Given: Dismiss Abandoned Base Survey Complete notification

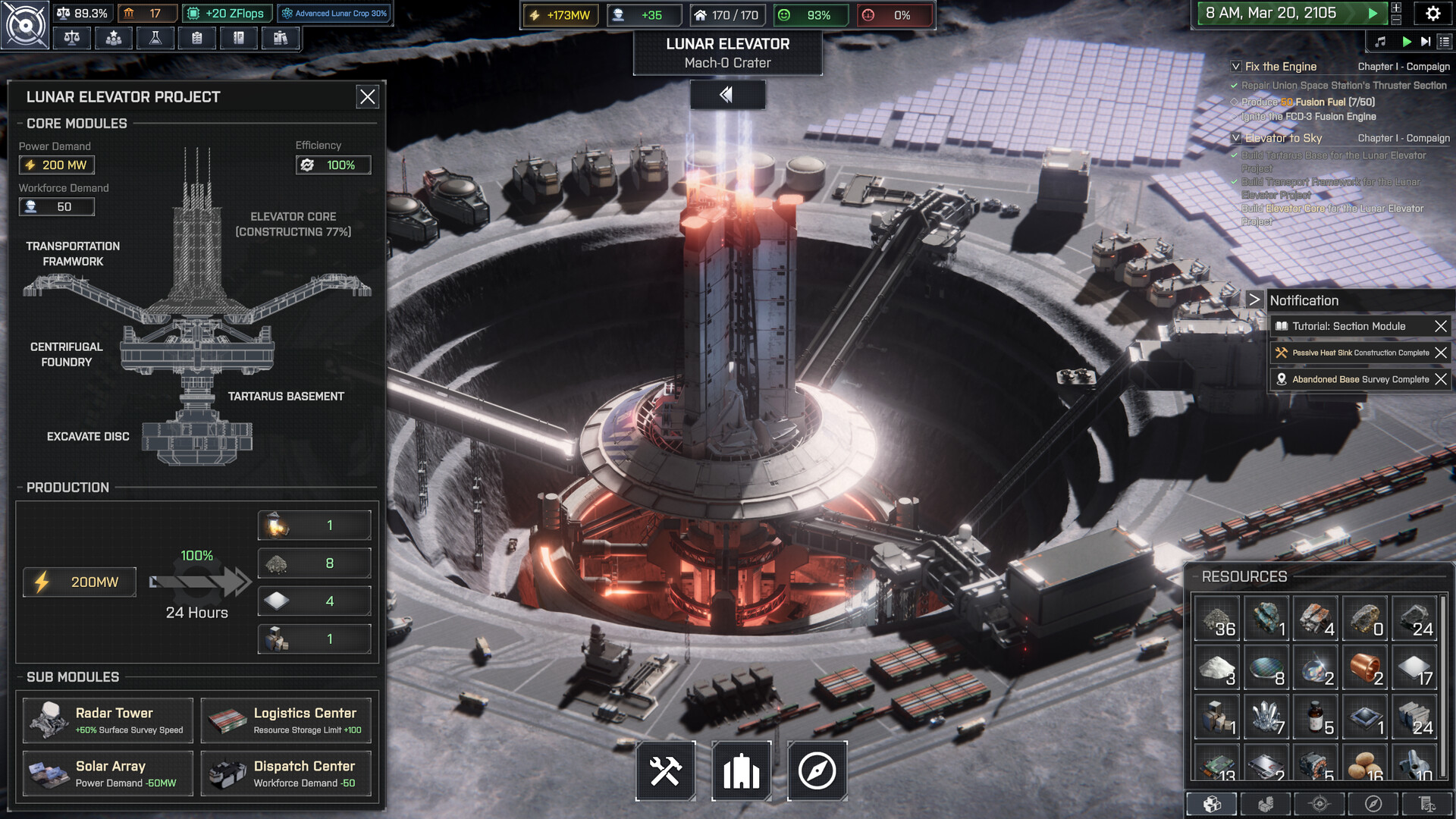Looking at the screenshot, I should tap(1441, 379).
